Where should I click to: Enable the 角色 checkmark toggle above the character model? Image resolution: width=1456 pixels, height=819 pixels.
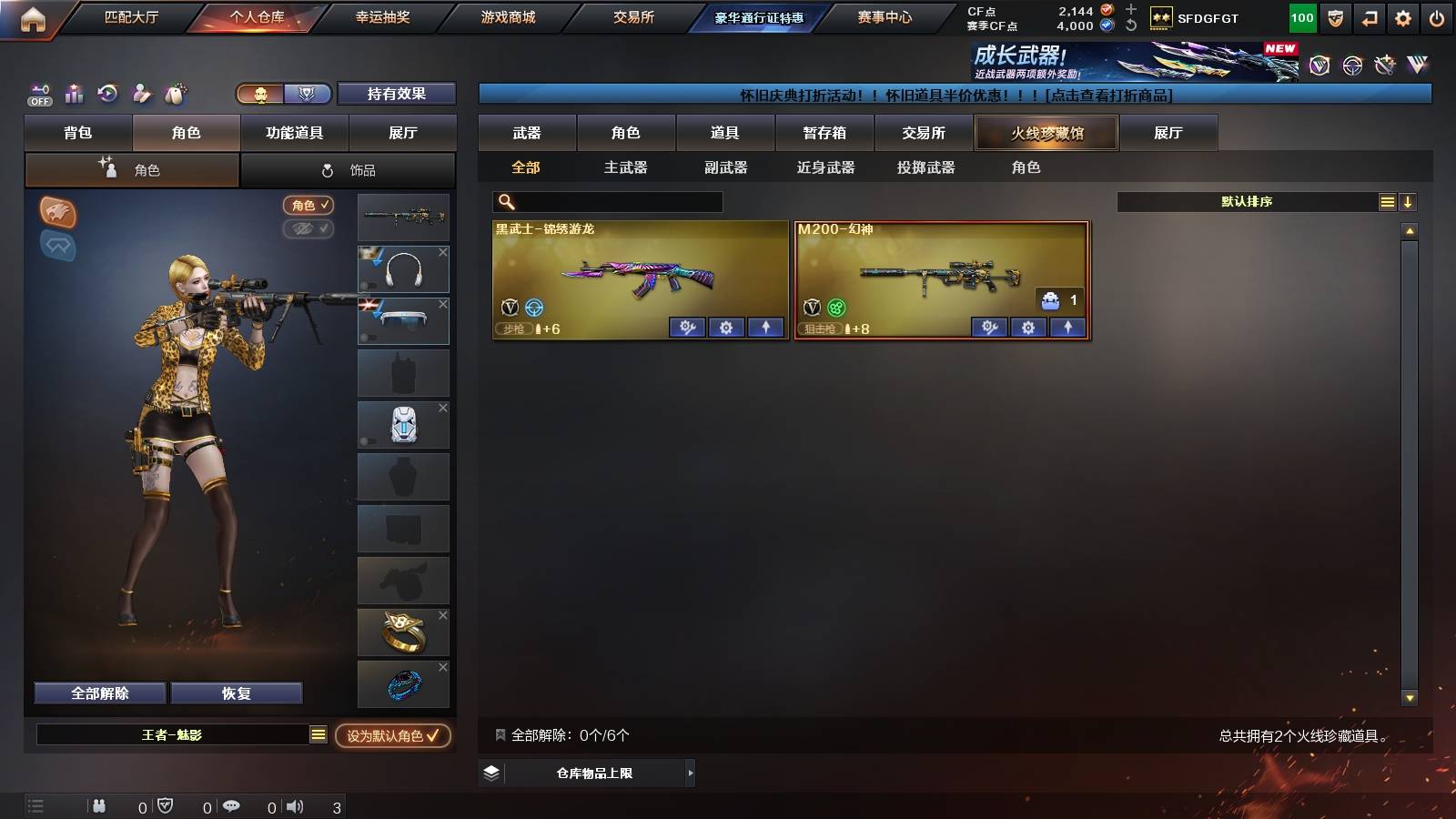coord(309,206)
